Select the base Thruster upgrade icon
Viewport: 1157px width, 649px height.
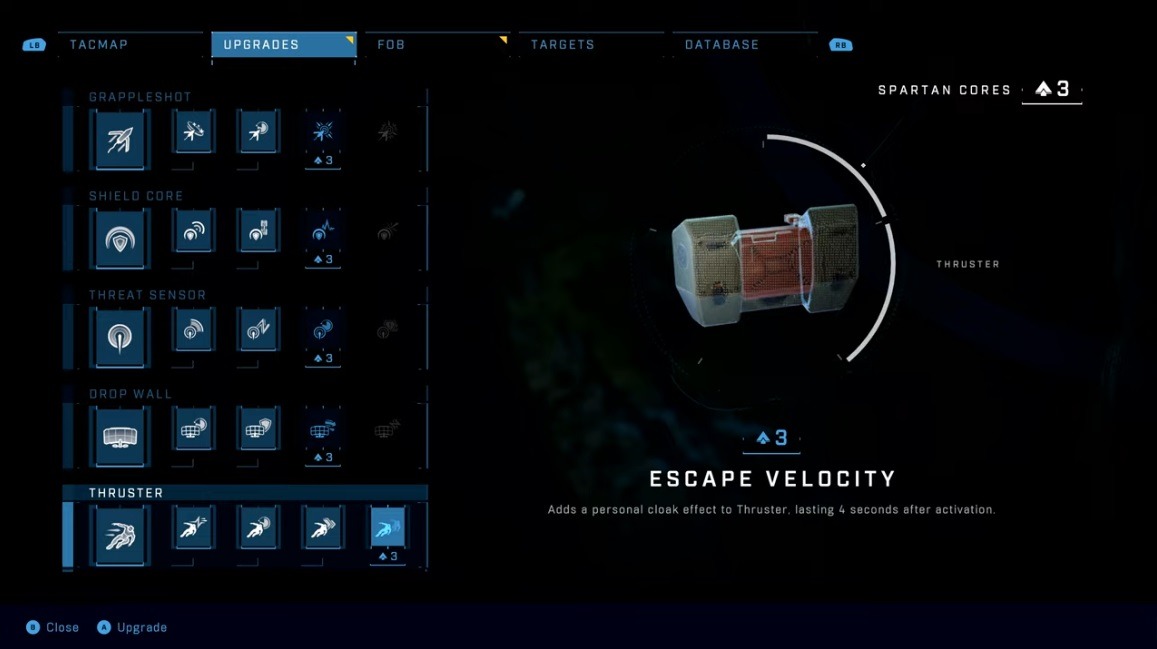tap(120, 534)
